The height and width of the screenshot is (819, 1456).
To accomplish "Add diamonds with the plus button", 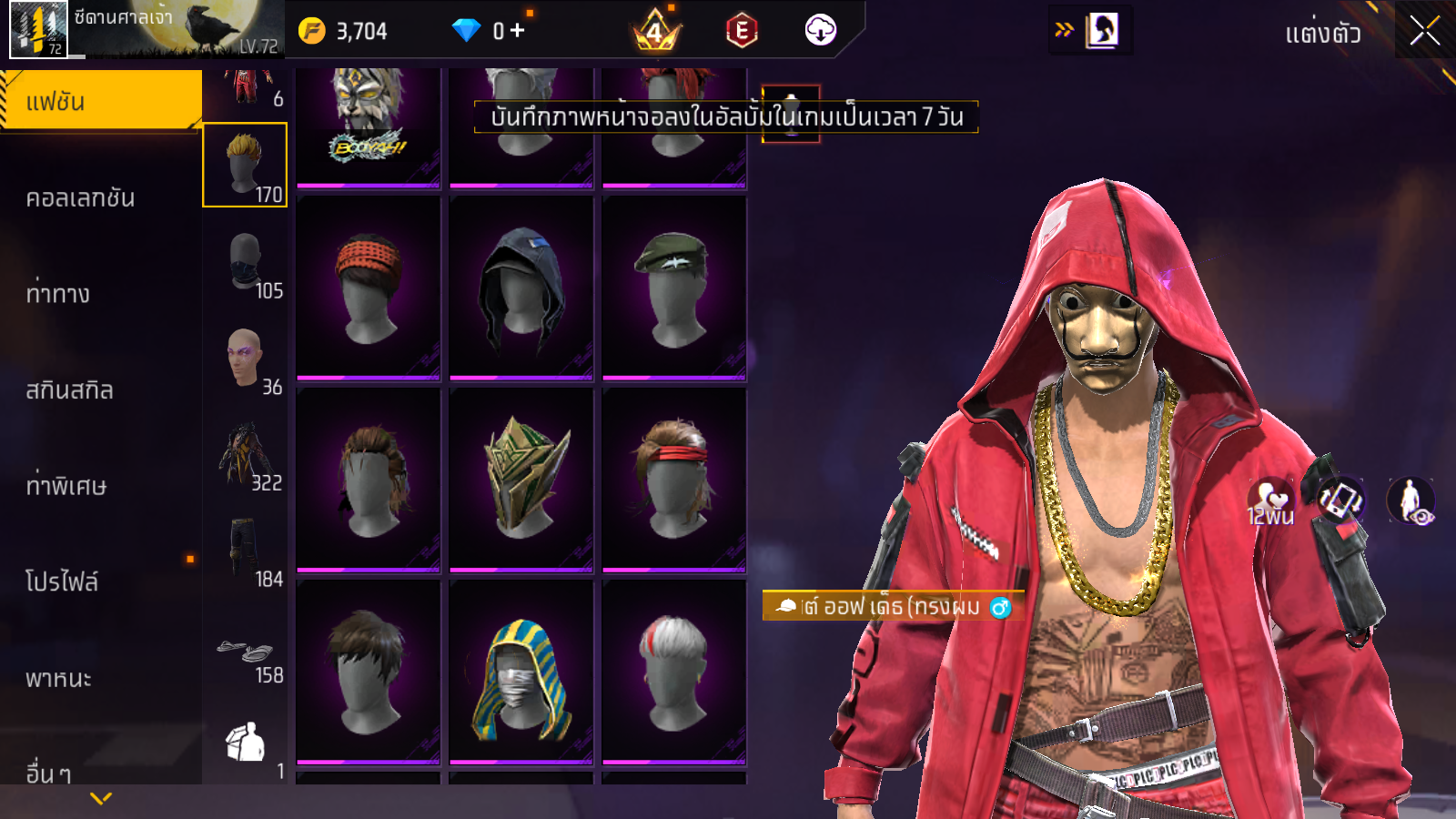I will point(517,31).
